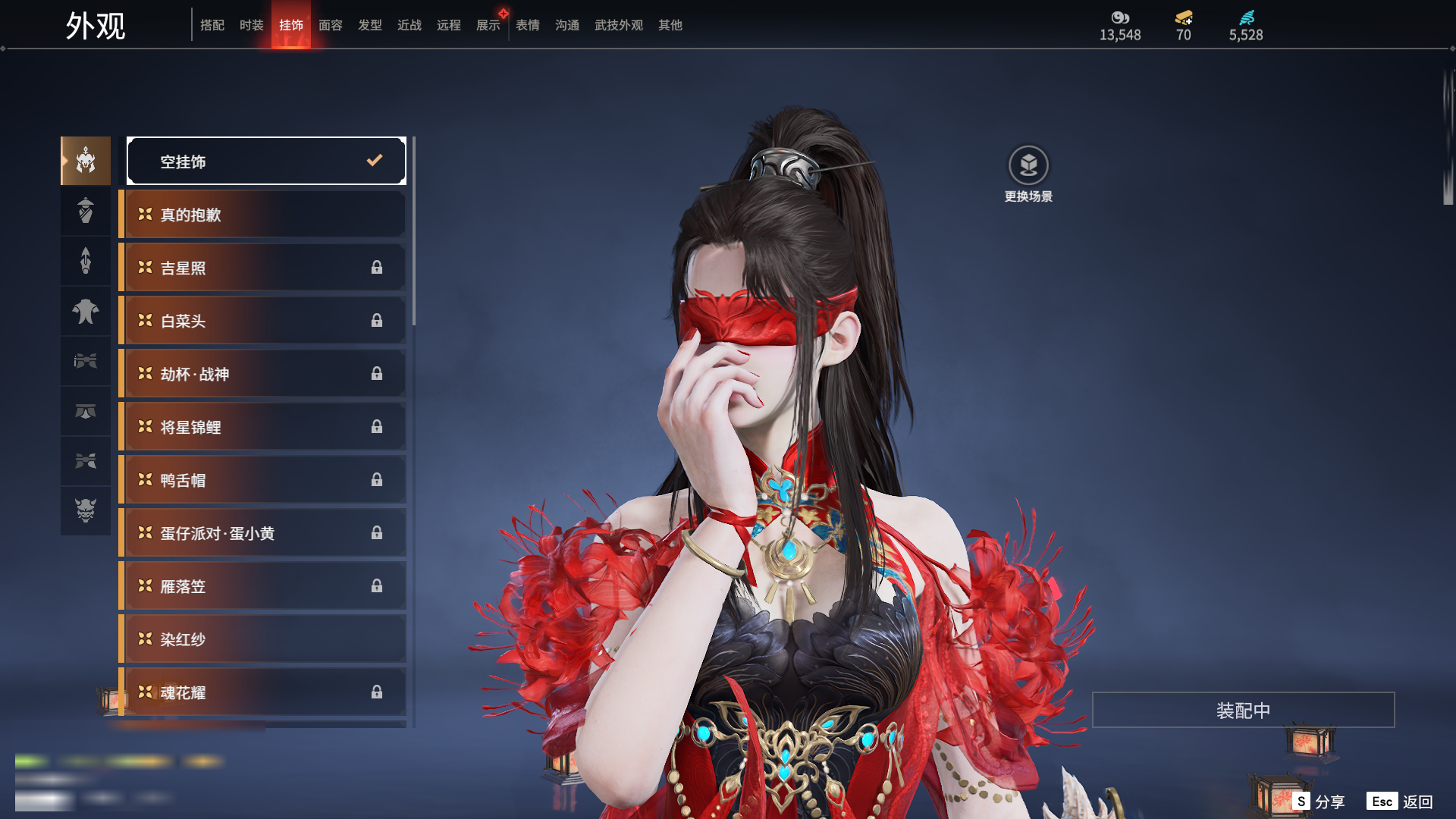The width and height of the screenshot is (1456, 819).
Task: Open the 分享 share option
Action: pyautogui.click(x=1319, y=802)
